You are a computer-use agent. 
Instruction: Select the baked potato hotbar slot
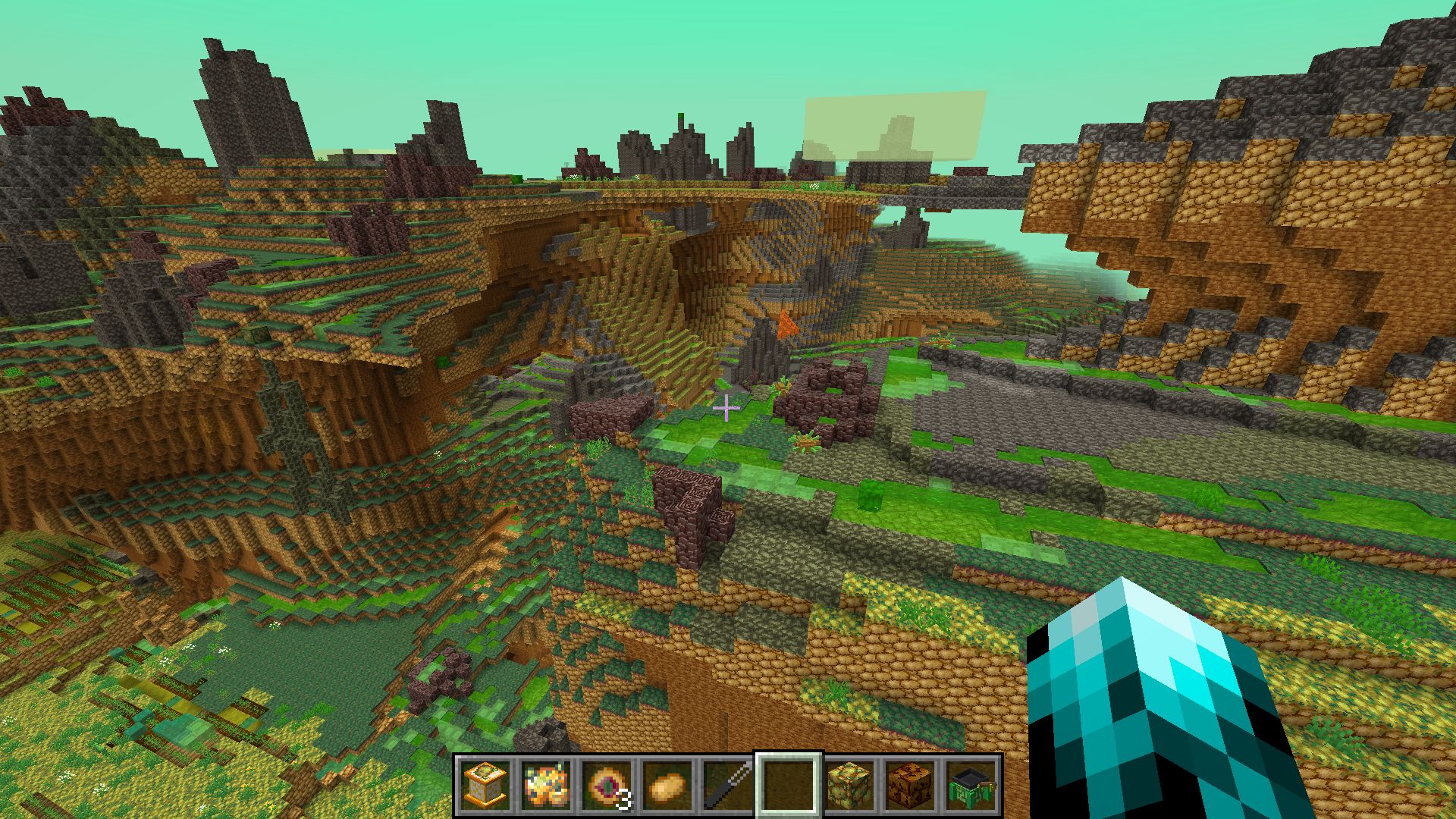coord(667,784)
